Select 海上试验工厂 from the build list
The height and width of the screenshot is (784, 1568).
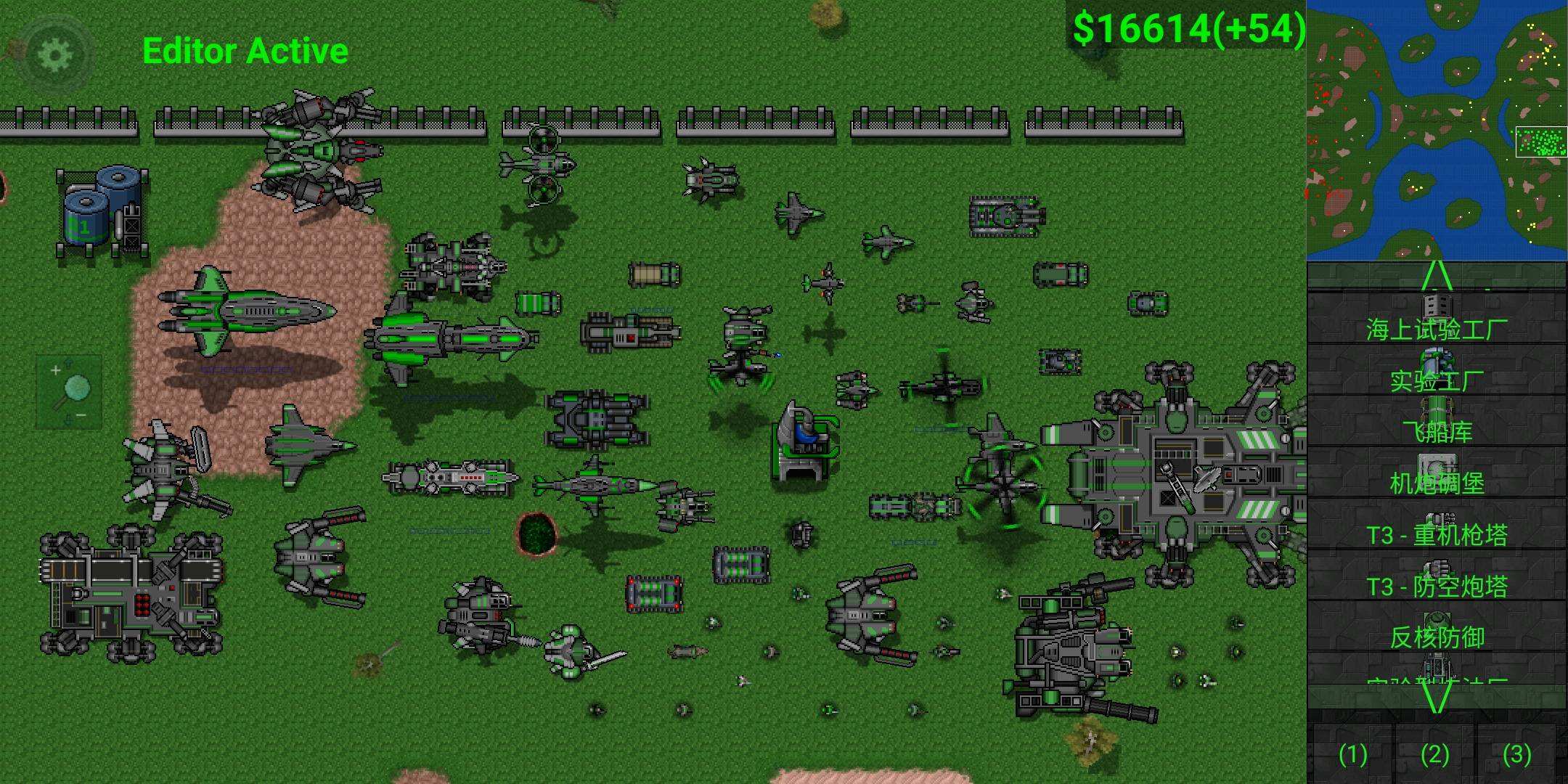[1437, 319]
